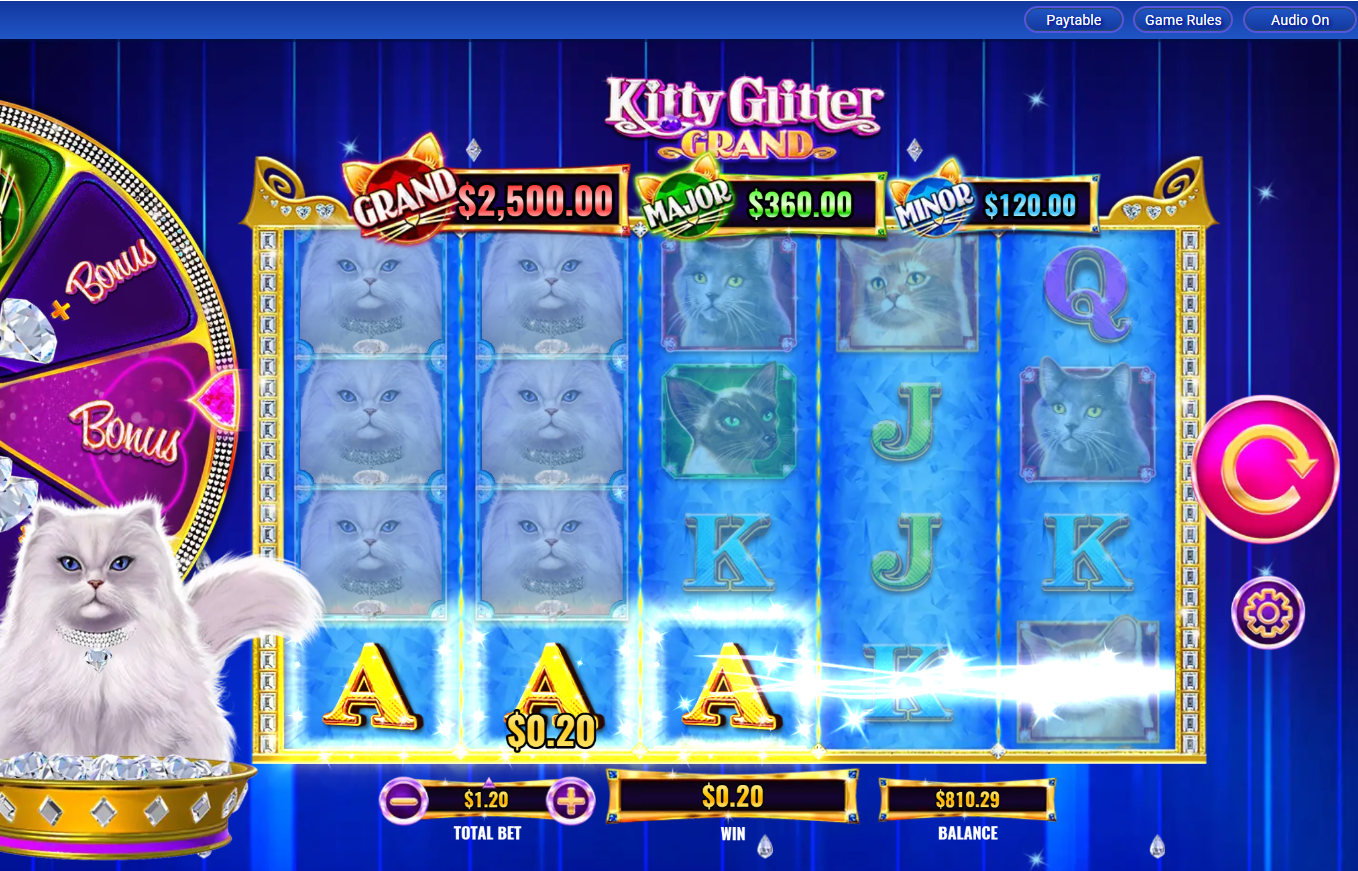This screenshot has width=1358, height=871.
Task: Click the Siamese cat symbol on reel three
Action: [x=729, y=419]
